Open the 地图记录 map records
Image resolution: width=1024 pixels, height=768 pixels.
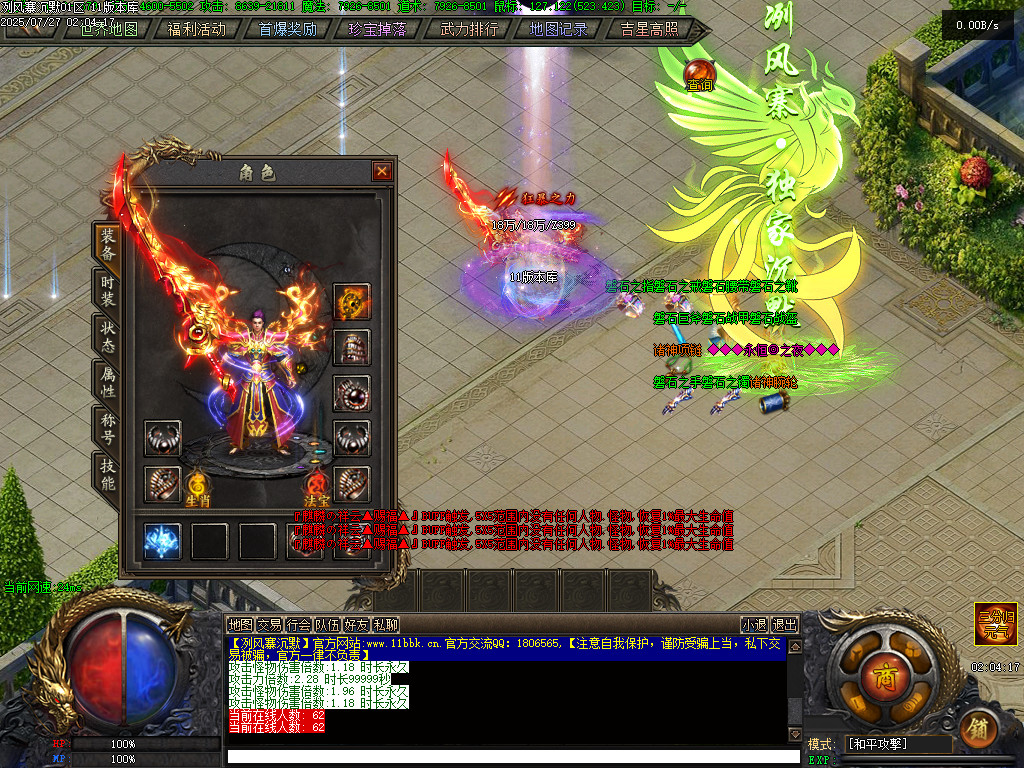pos(558,29)
